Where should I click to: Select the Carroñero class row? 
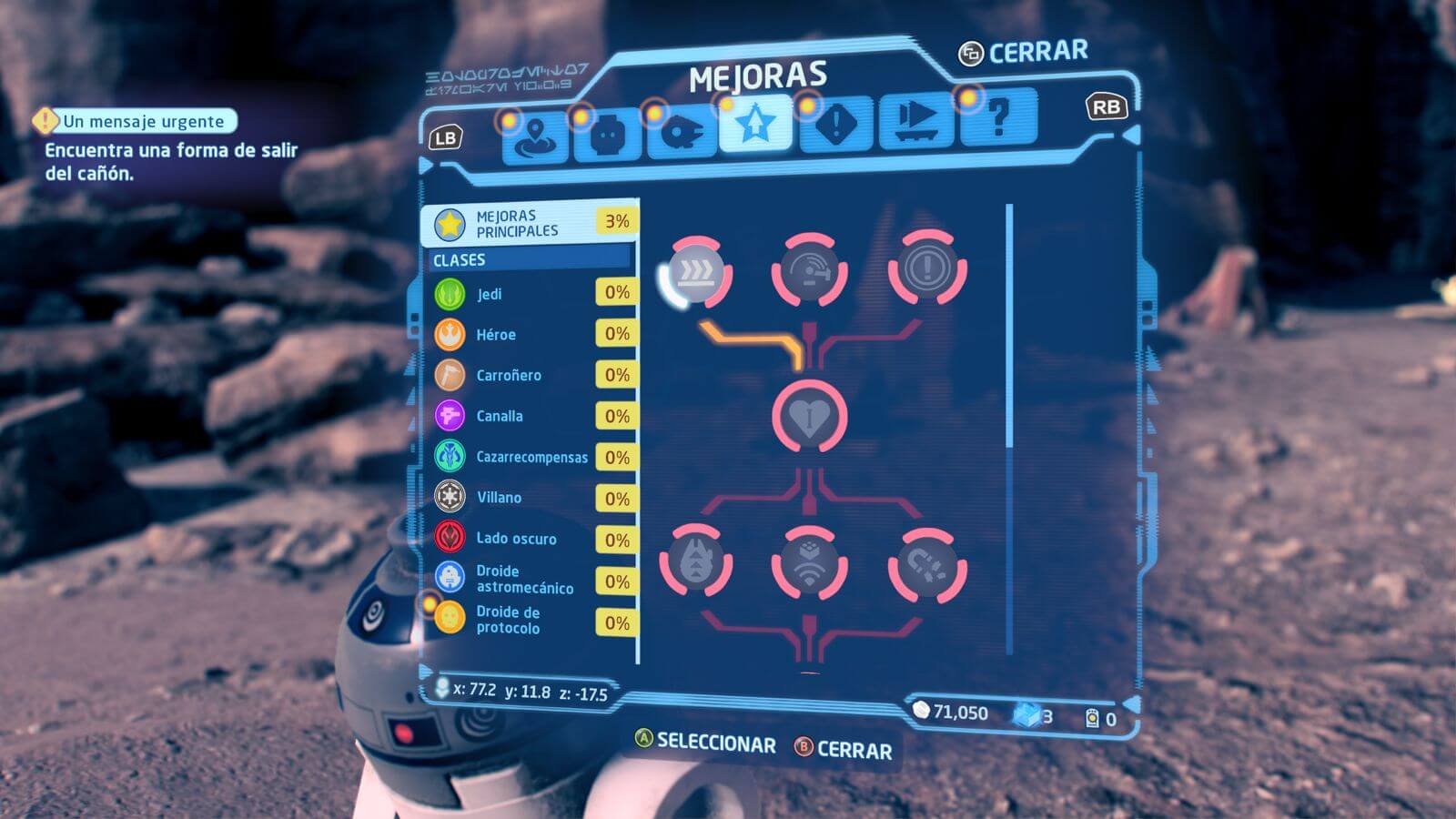tap(530, 375)
